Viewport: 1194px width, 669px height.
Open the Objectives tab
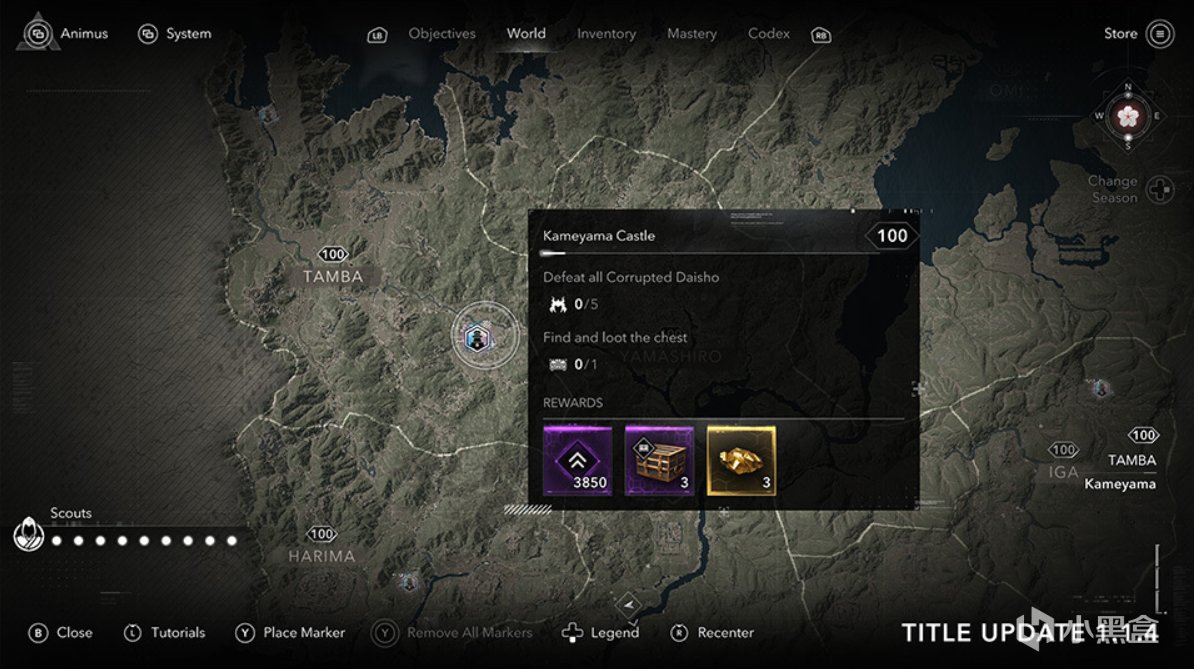(442, 34)
